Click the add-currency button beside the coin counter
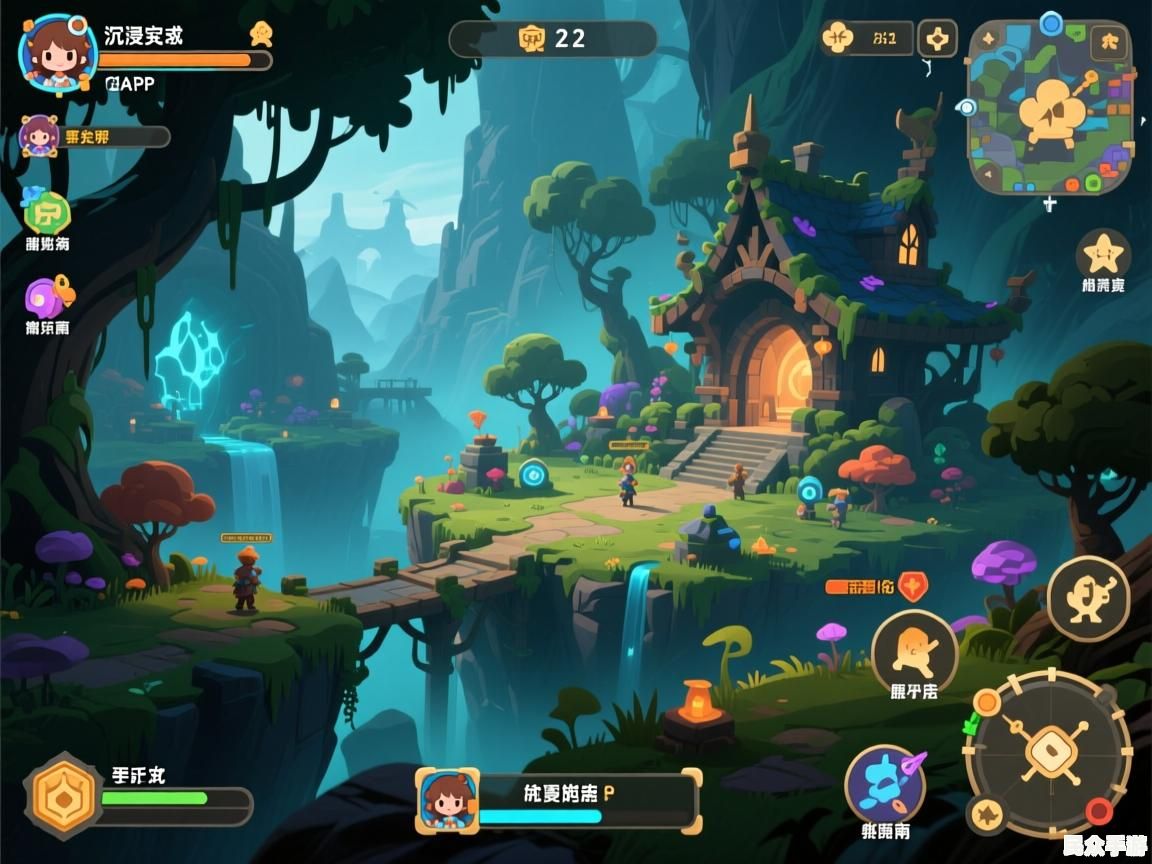The height and width of the screenshot is (864, 1152). [x=937, y=39]
